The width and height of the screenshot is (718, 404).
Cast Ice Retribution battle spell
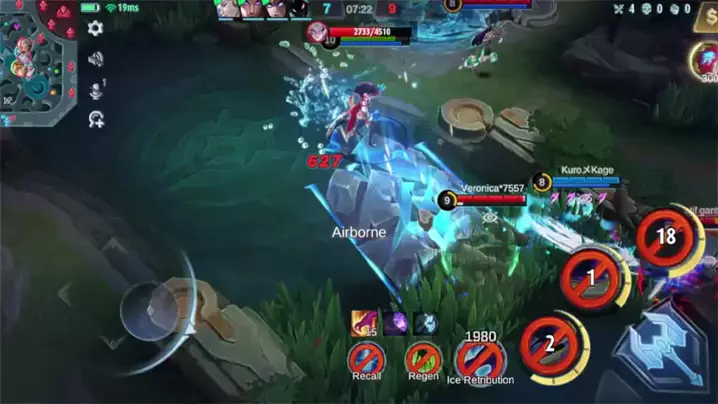pyautogui.click(x=480, y=357)
